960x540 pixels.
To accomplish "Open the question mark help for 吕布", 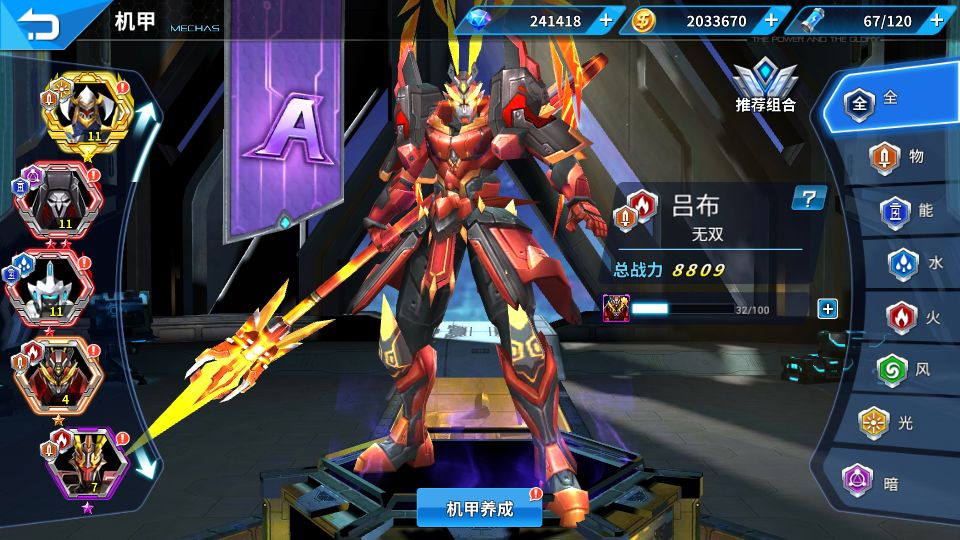I will point(809,198).
